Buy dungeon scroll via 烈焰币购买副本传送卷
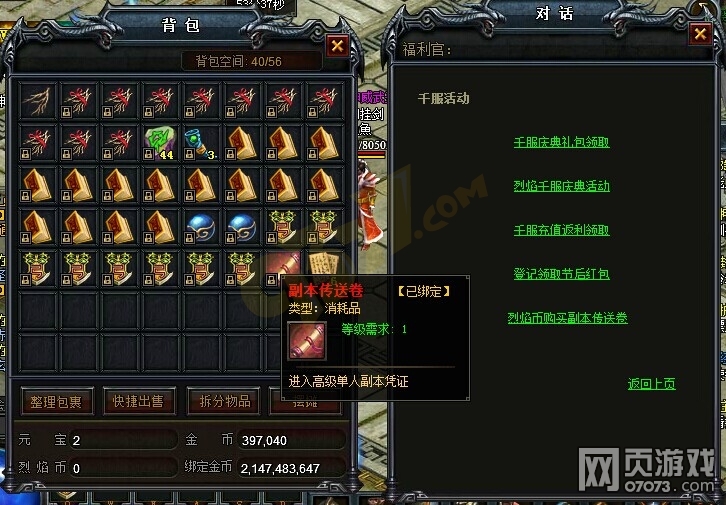The image size is (726, 505). 567,318
